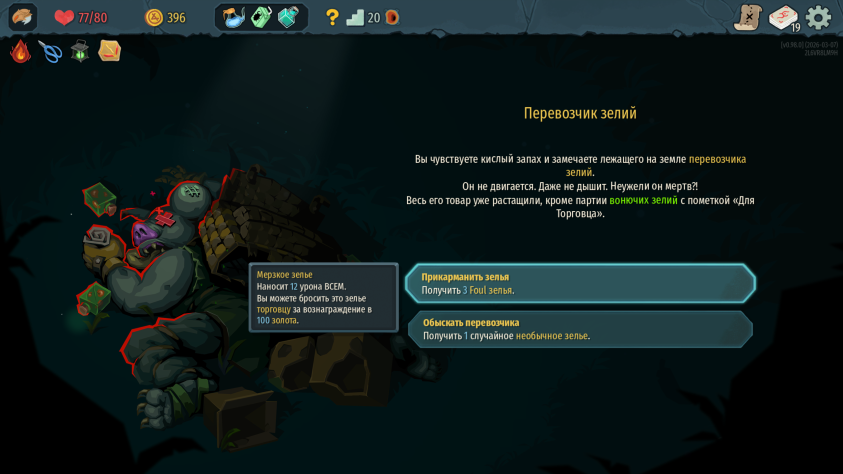Click the yellow question mark icon
The height and width of the screenshot is (474, 843).
(333, 17)
